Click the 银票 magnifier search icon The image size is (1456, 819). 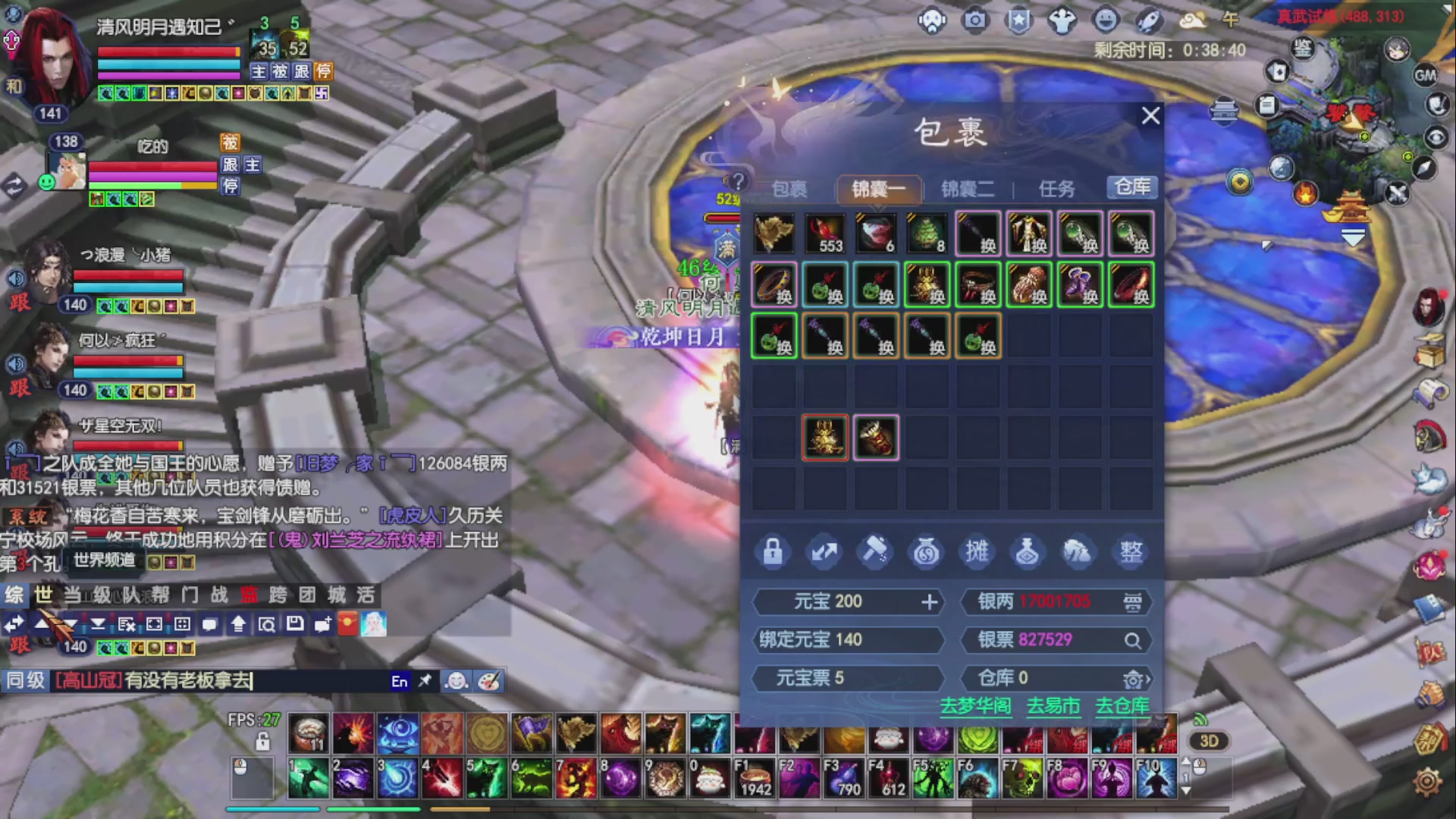[1132, 641]
